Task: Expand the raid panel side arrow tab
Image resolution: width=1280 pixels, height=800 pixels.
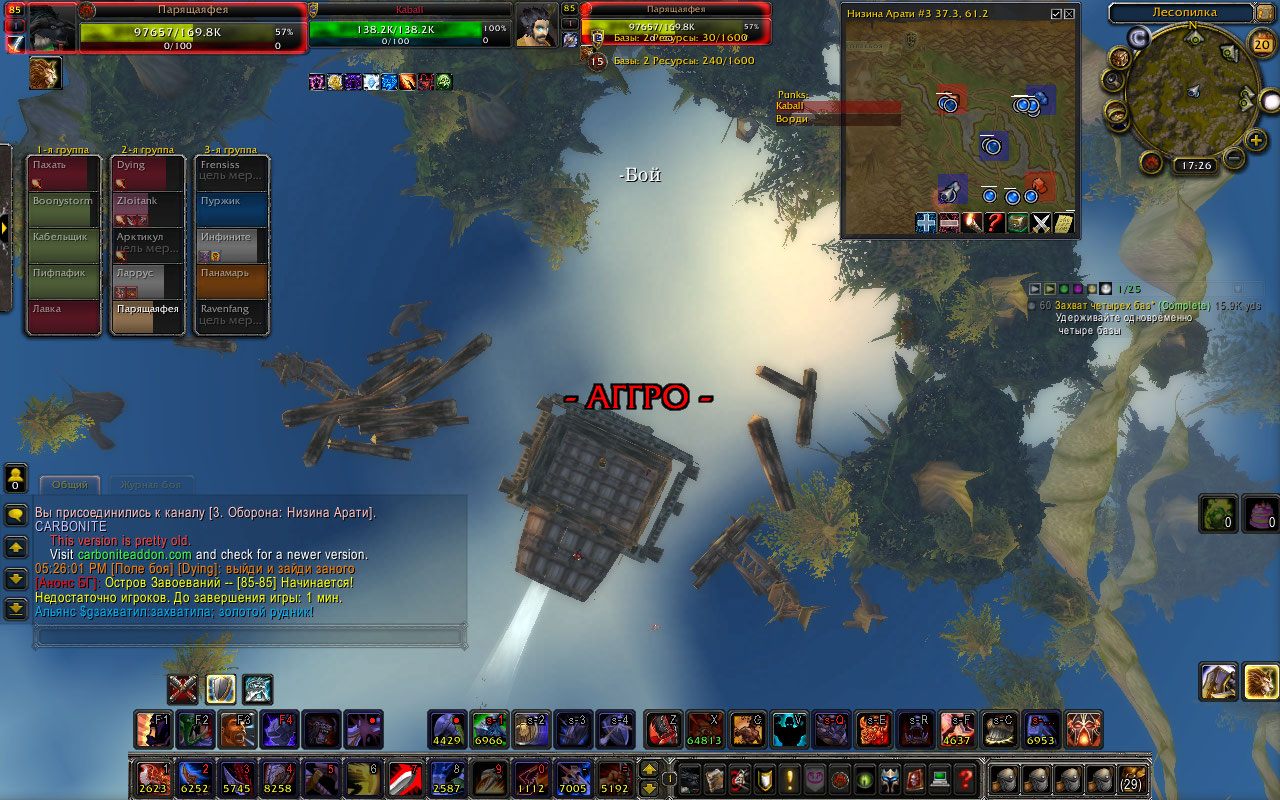Action: pos(4,228)
